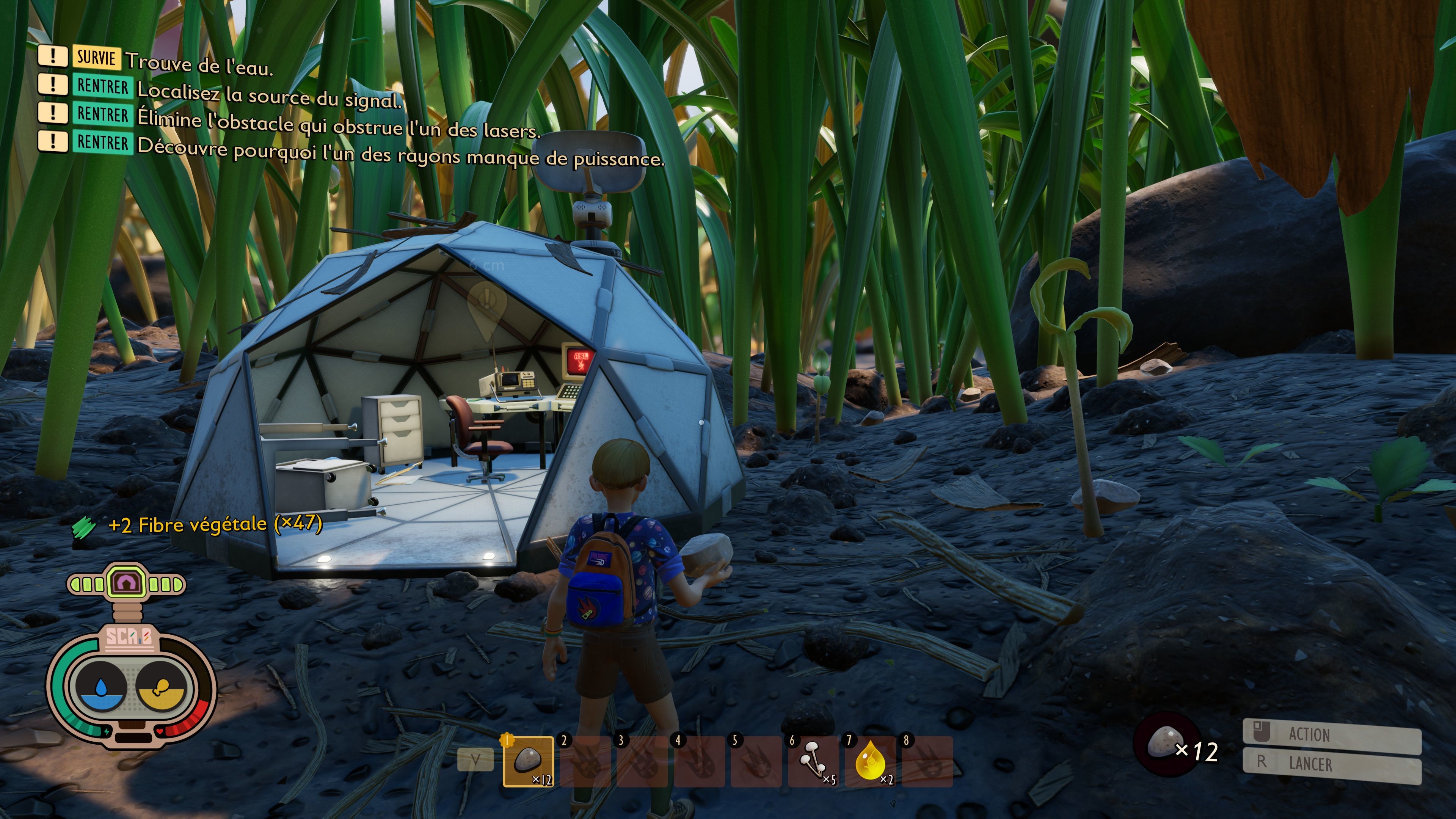Choose the mushroom hotbar slot
The image size is (1456, 819).
tap(813, 761)
